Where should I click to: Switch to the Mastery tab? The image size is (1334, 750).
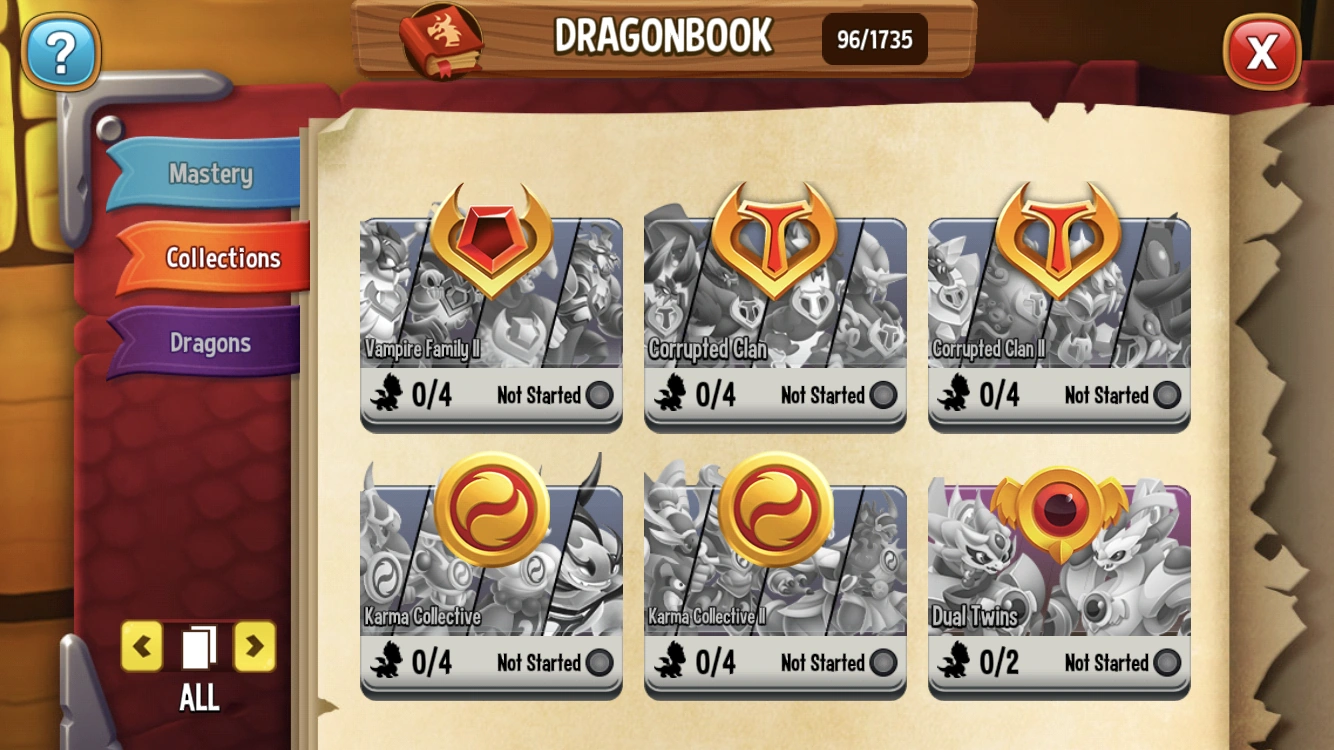(210, 173)
